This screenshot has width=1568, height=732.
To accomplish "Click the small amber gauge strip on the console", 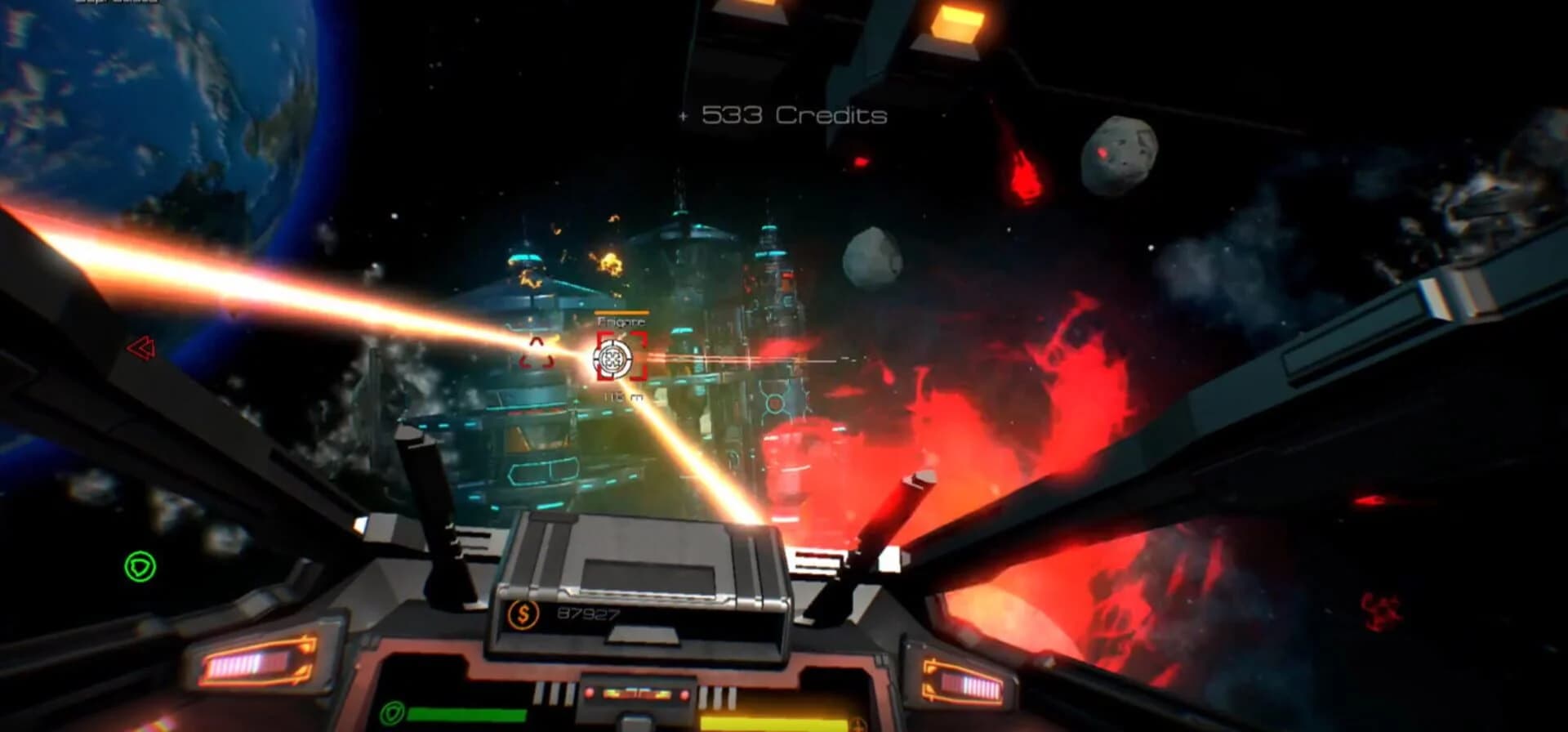I will [x=637, y=692].
